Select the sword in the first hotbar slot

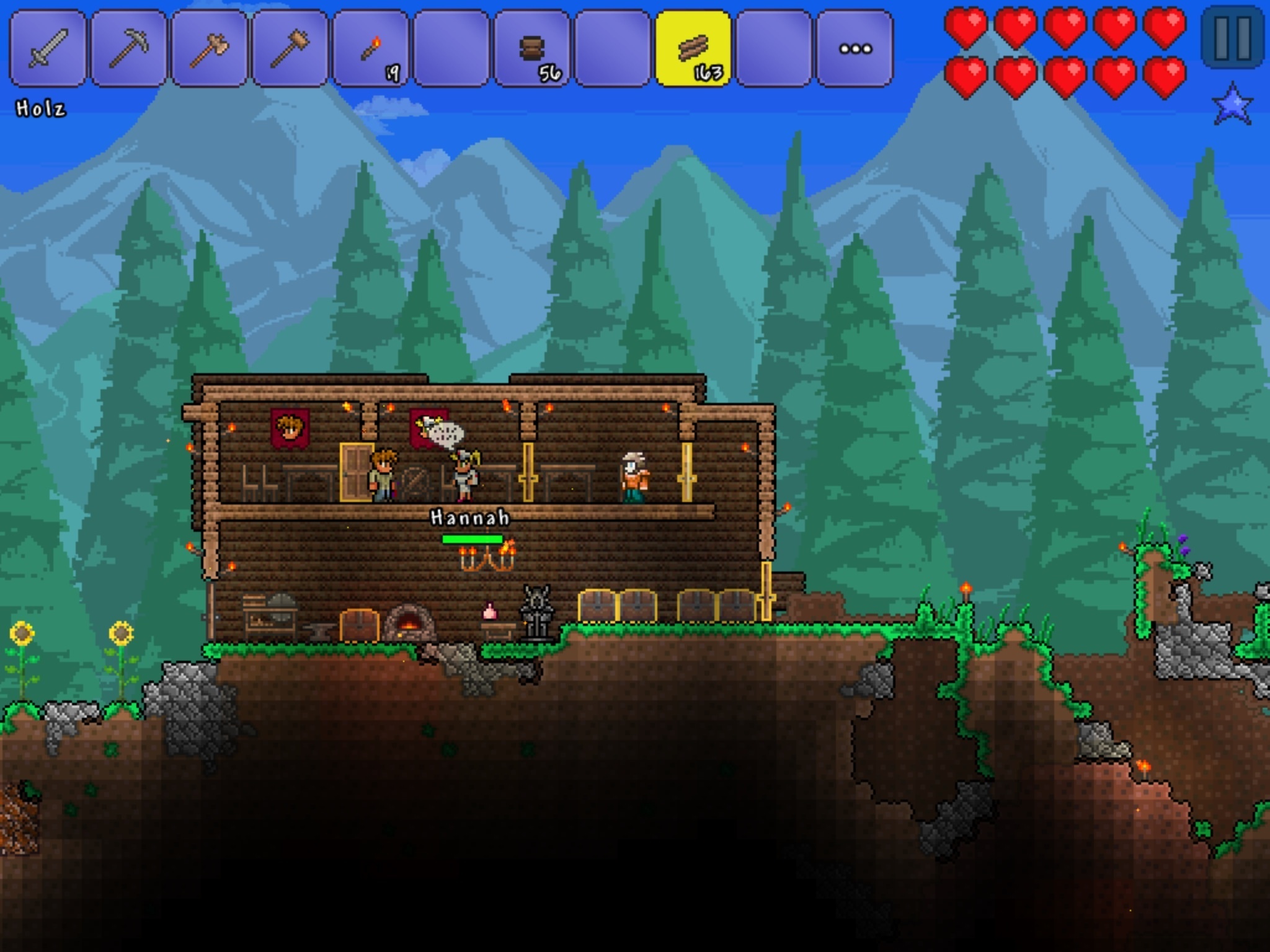click(x=46, y=46)
